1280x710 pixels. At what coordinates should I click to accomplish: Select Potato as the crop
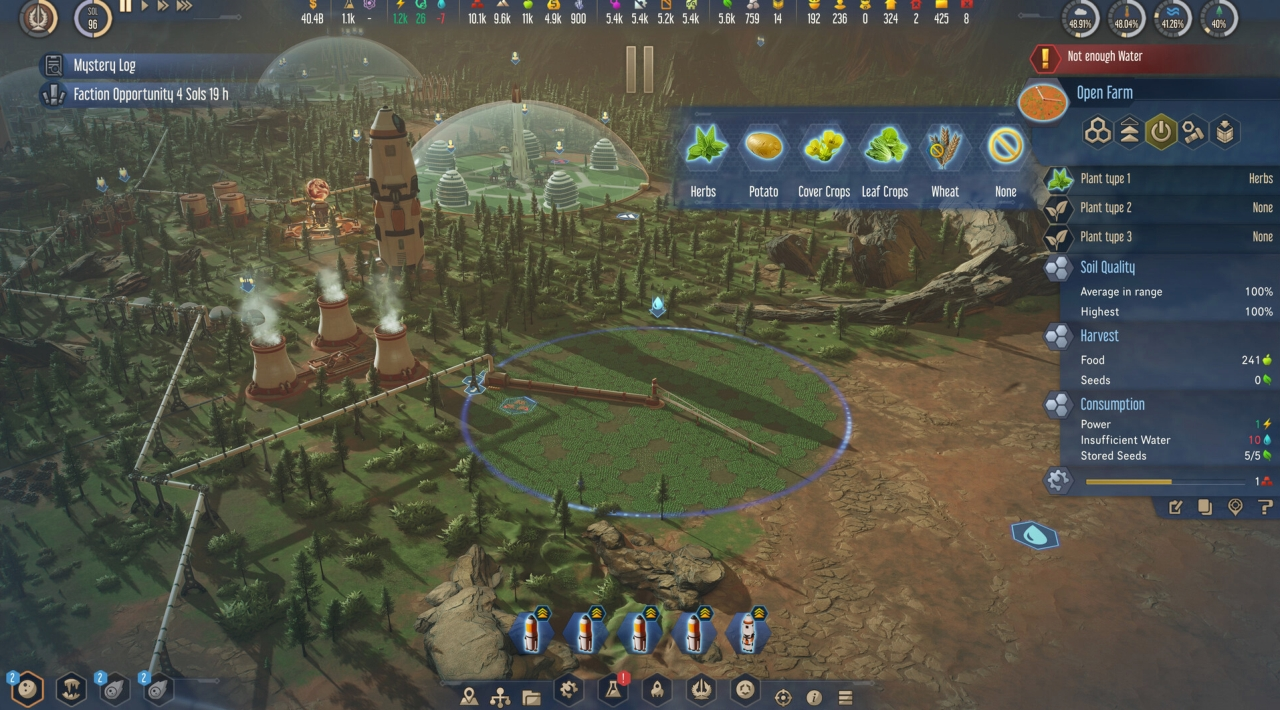tap(763, 148)
